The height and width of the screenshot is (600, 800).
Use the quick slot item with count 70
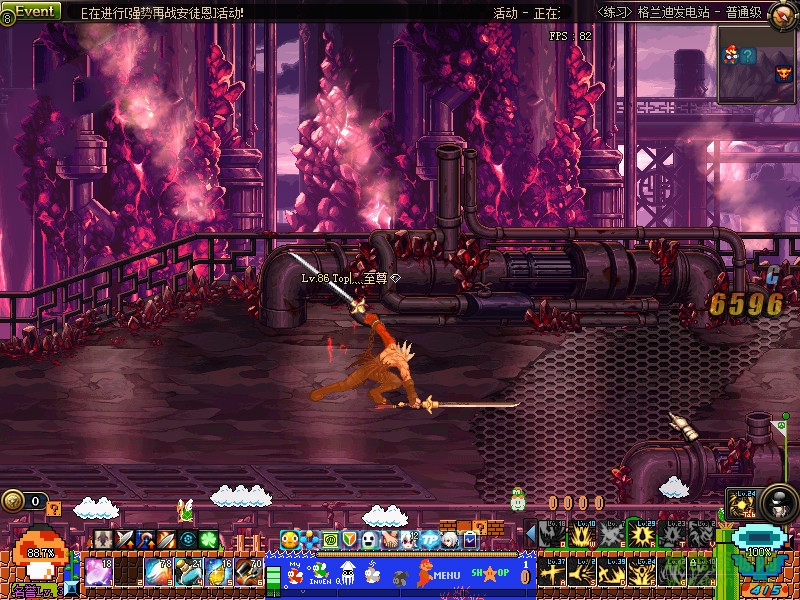248,574
